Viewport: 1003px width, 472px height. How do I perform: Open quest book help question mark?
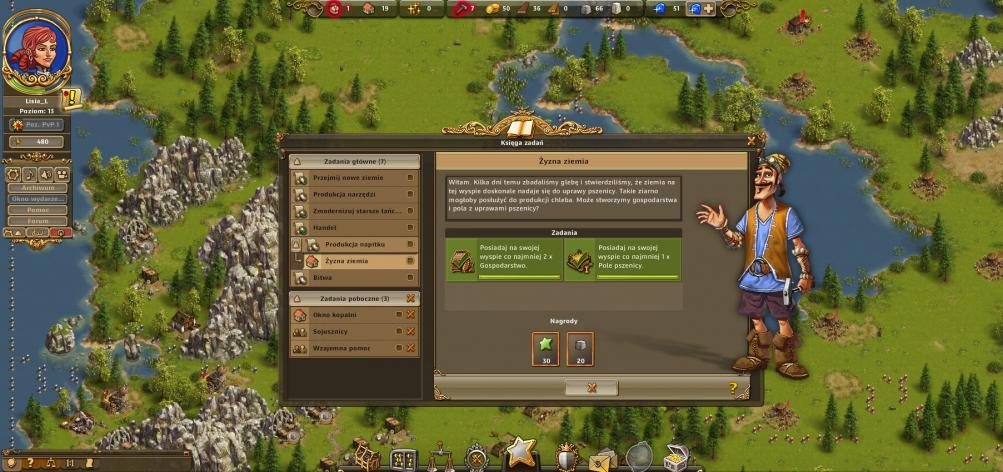[733, 387]
